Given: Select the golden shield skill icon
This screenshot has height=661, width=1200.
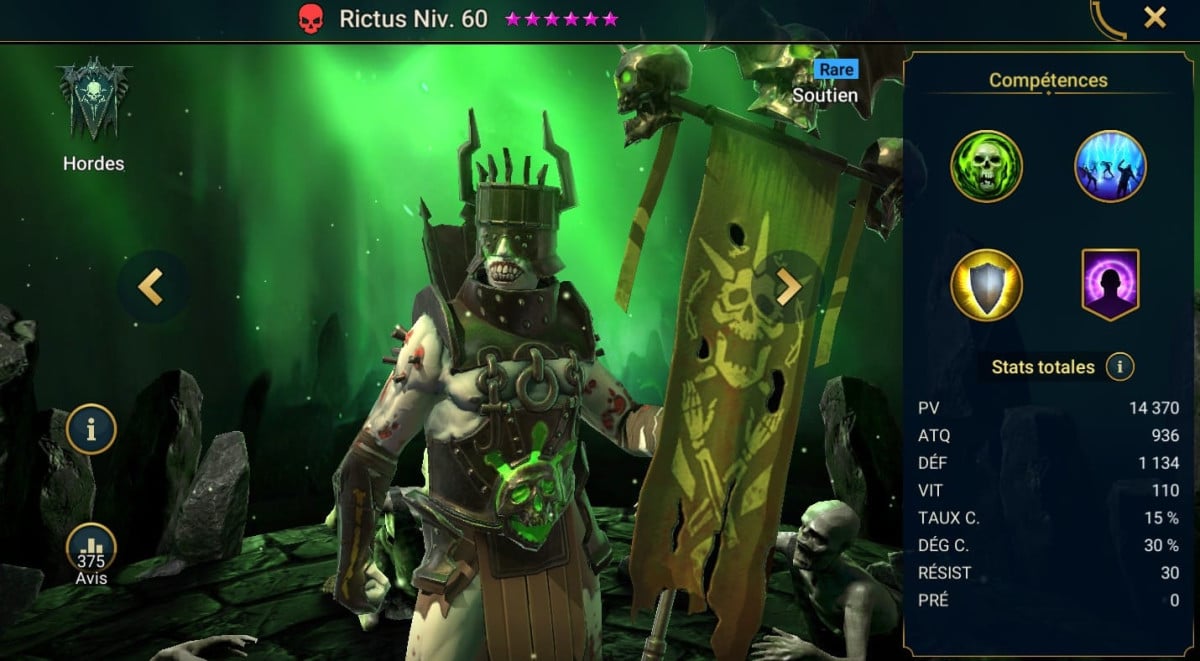Looking at the screenshot, I should point(986,285).
